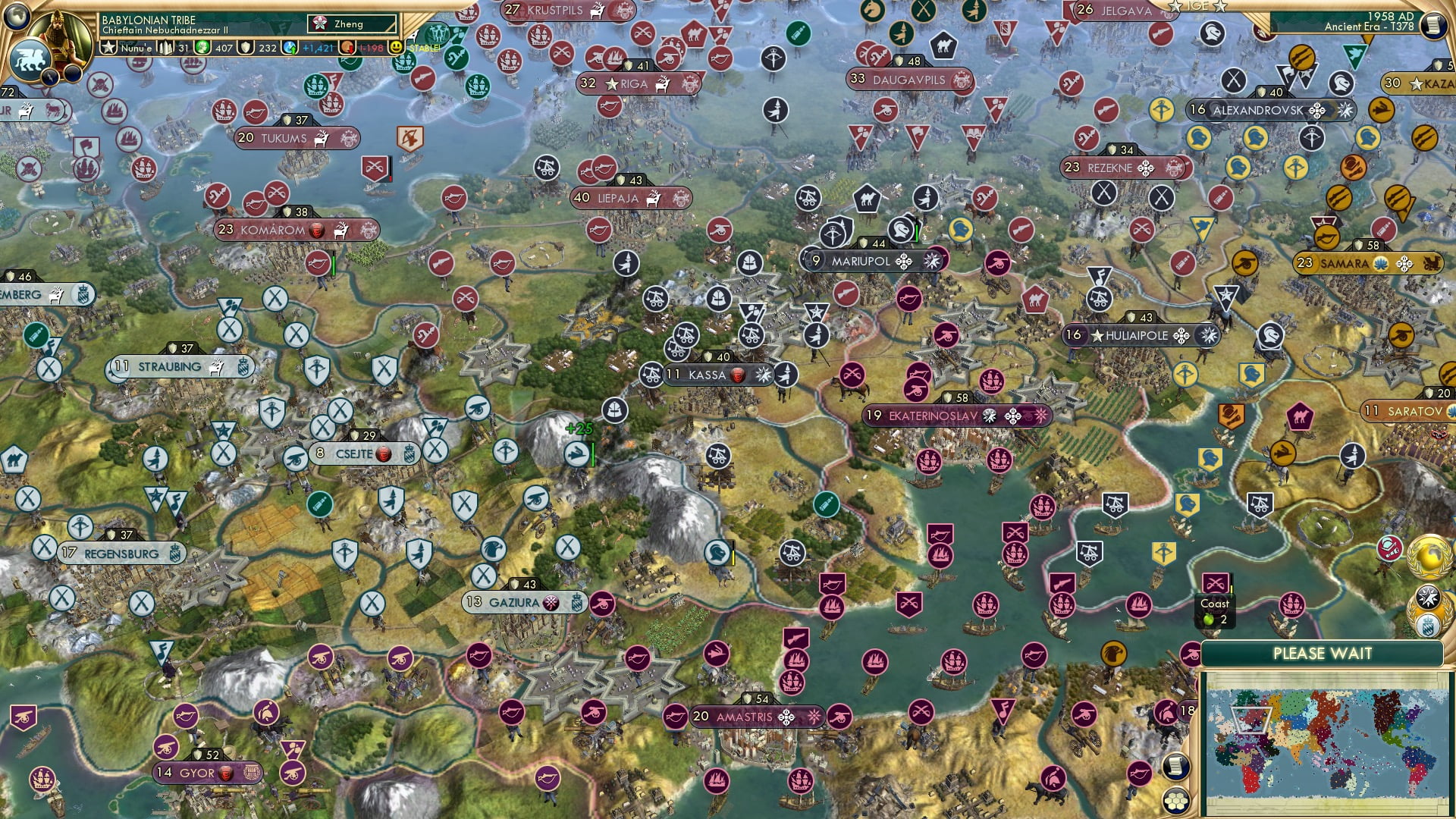The width and height of the screenshot is (1456, 819).
Task: Click the PLEASE WAIT turn button
Action: coord(1322,654)
